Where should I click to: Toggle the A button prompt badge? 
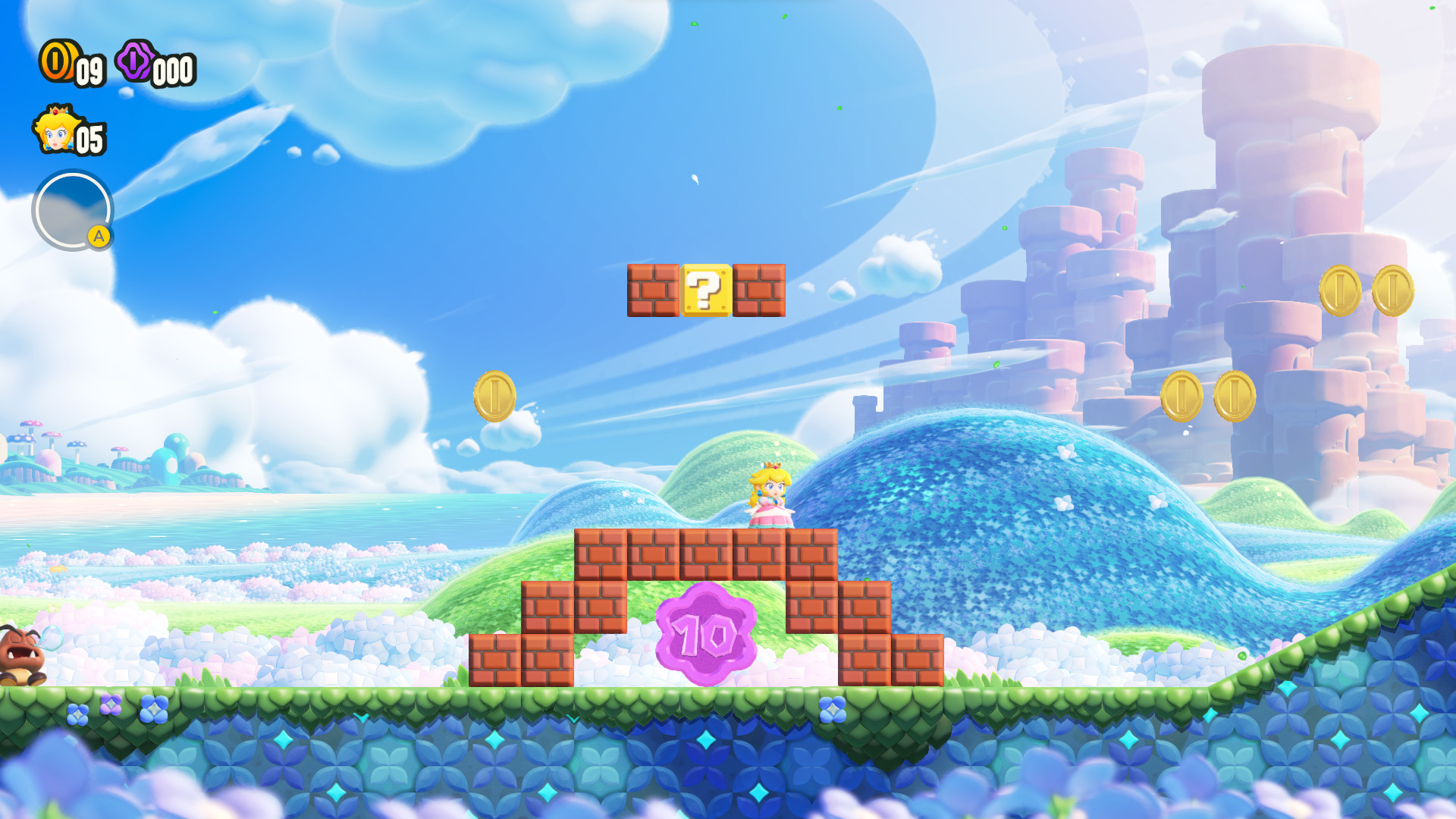point(99,237)
